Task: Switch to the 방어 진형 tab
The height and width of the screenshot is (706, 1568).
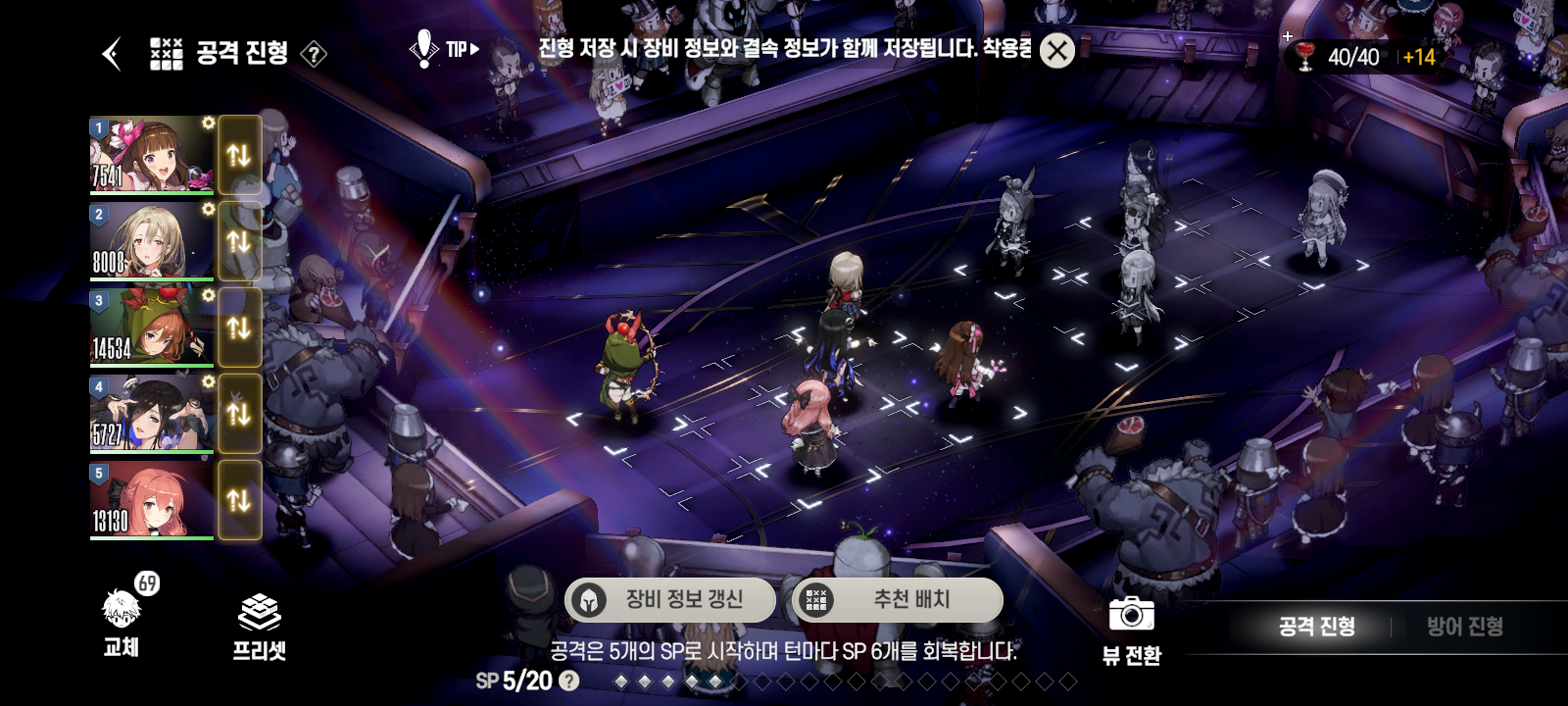Action: tap(1464, 627)
